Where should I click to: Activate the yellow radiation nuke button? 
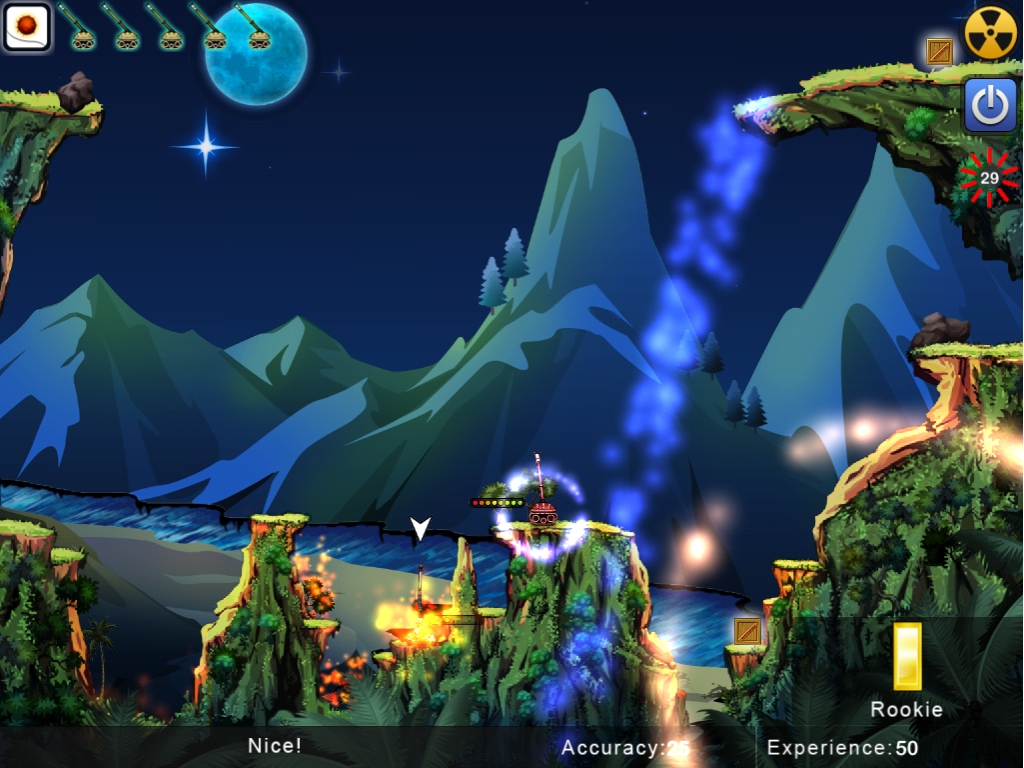tap(990, 33)
